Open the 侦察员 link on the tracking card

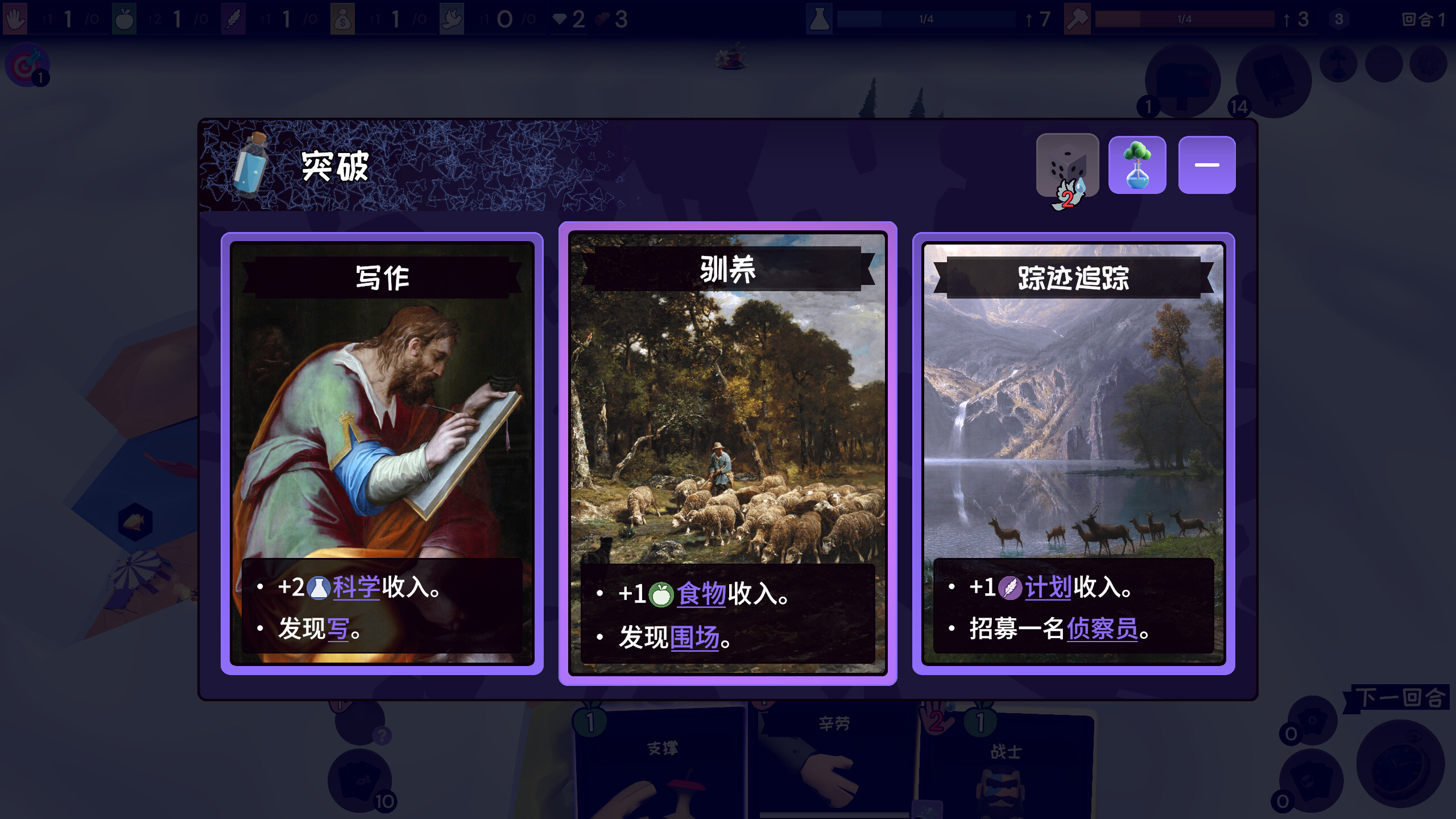[1102, 630]
